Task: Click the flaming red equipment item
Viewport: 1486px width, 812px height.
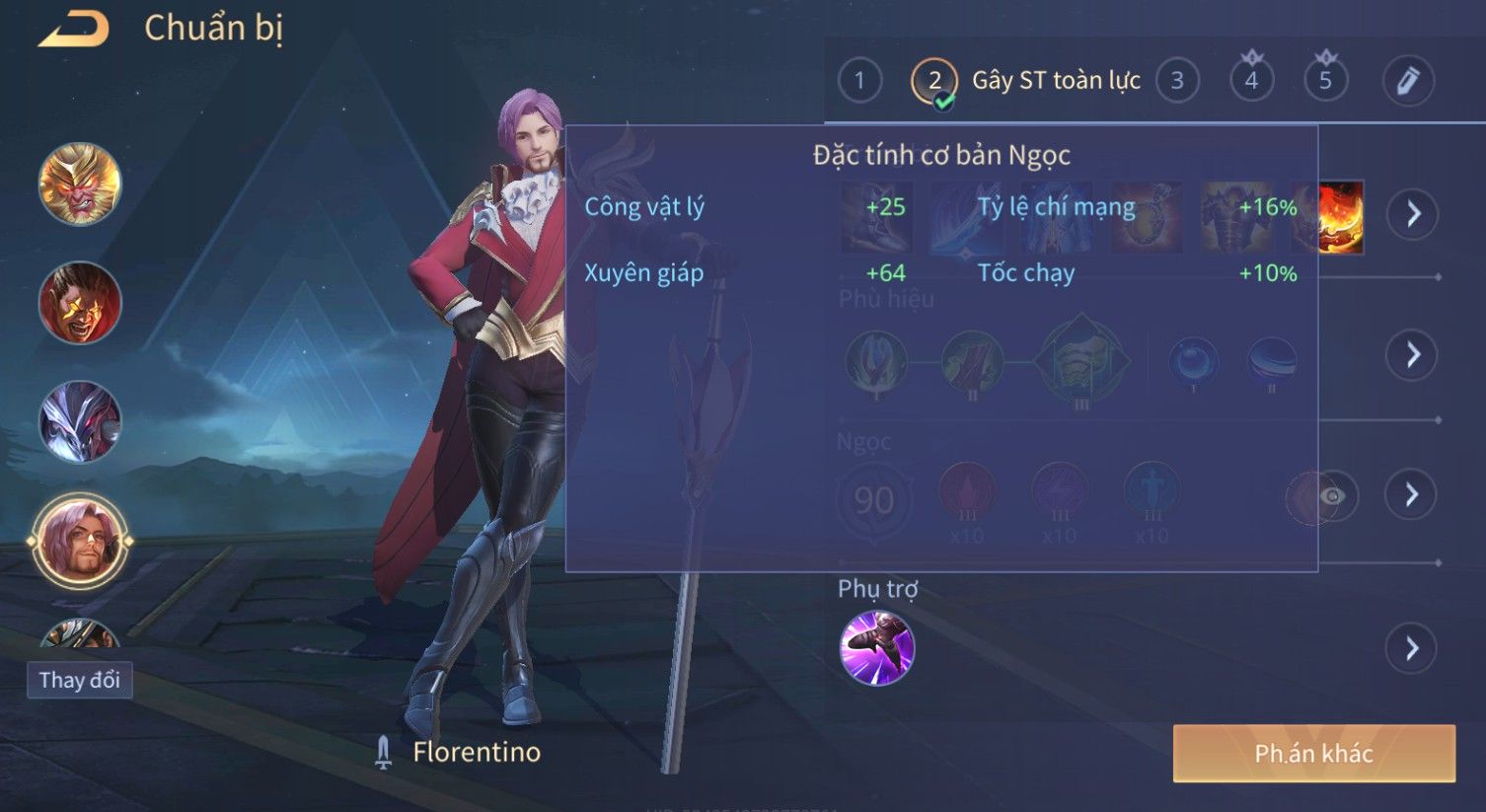Action: point(1342,216)
